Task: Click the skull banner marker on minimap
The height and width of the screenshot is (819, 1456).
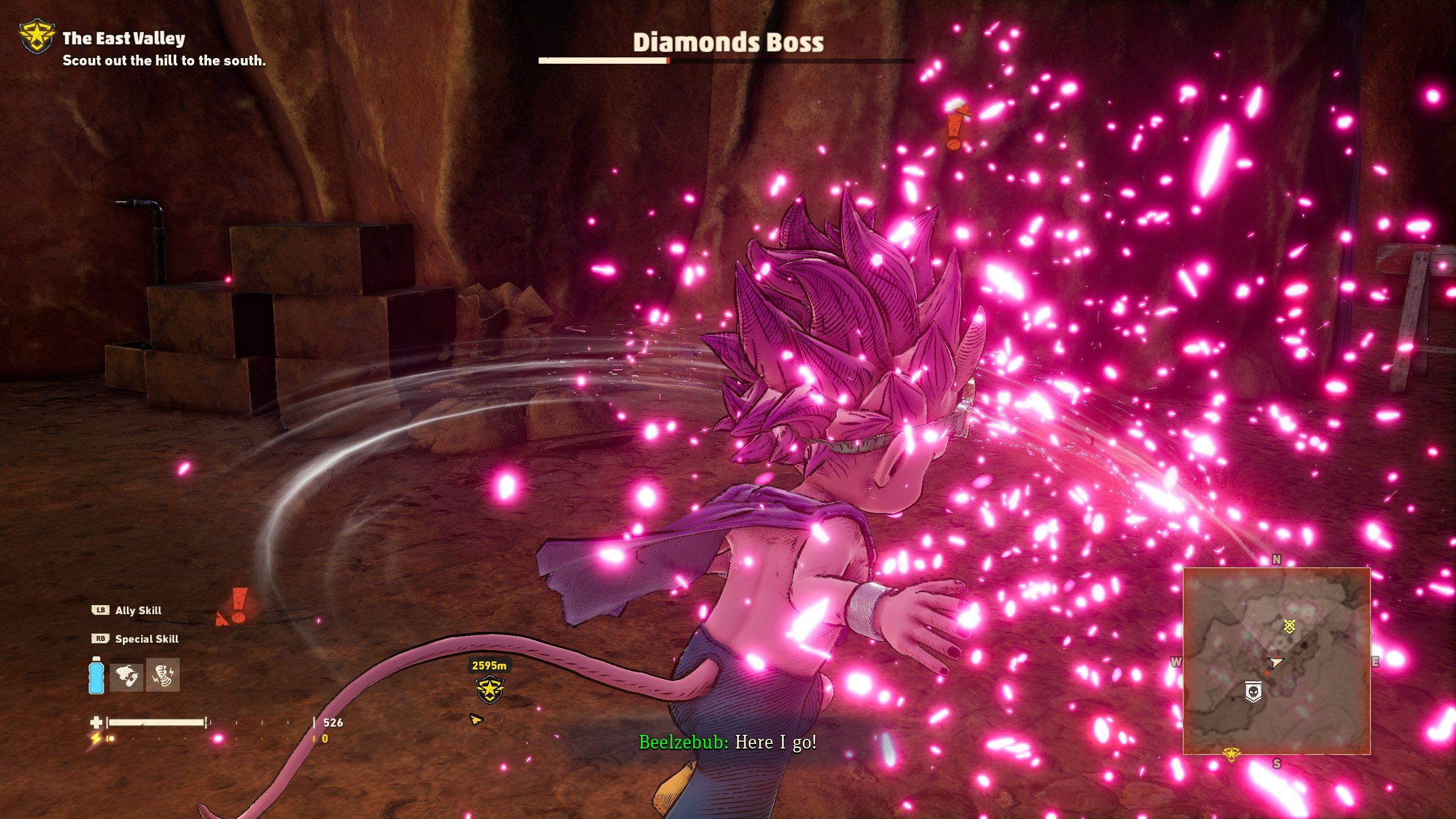Action: point(1254,693)
